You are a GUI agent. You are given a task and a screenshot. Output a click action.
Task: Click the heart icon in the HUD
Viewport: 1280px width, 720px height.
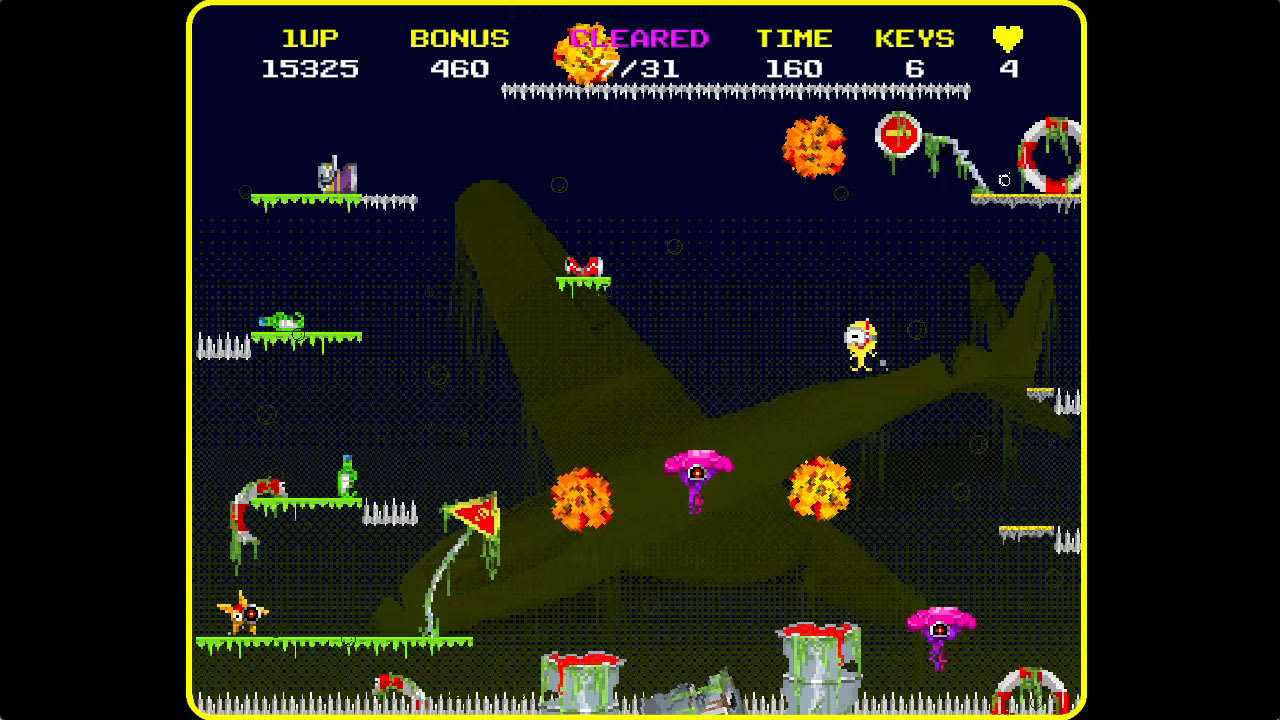(1009, 36)
